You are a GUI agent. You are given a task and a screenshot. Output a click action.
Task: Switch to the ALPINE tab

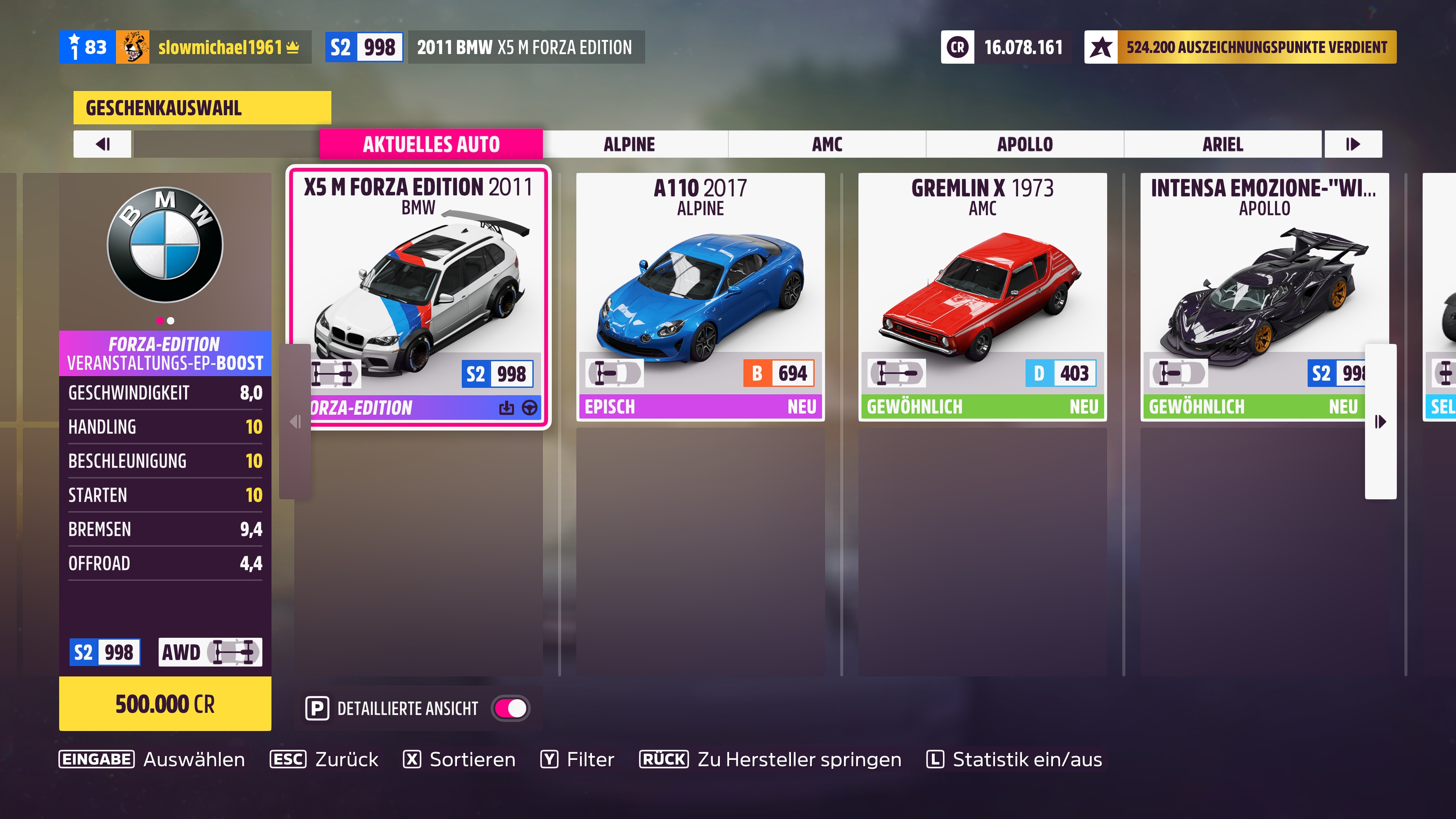point(629,144)
